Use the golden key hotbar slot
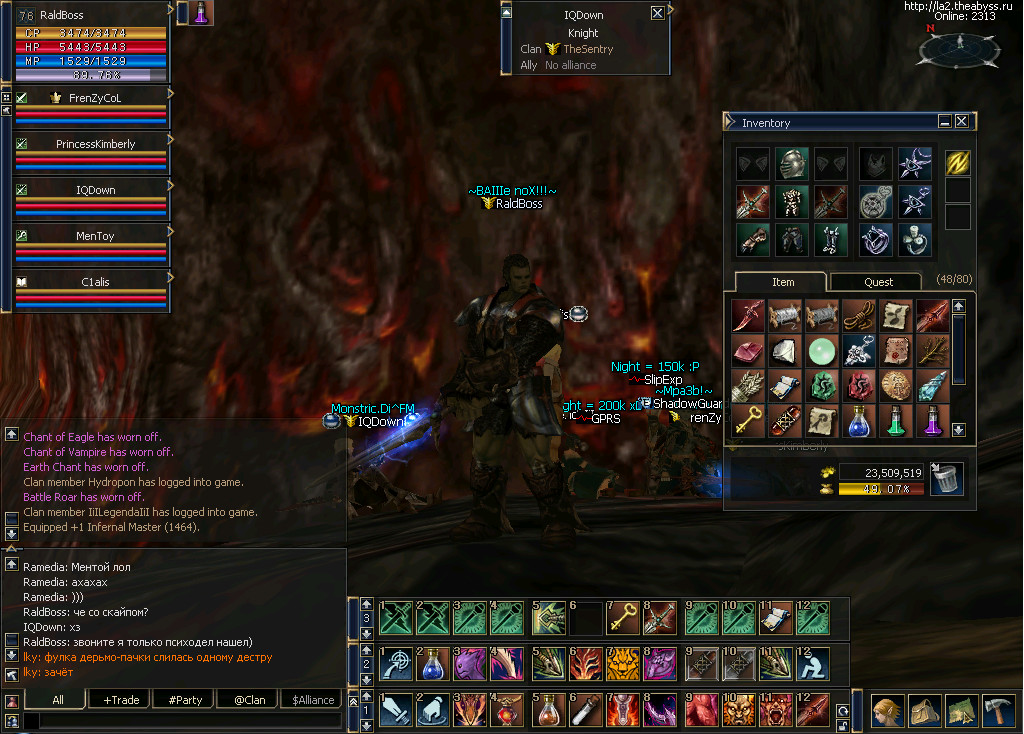The width and height of the screenshot is (1024, 734). coord(623,618)
